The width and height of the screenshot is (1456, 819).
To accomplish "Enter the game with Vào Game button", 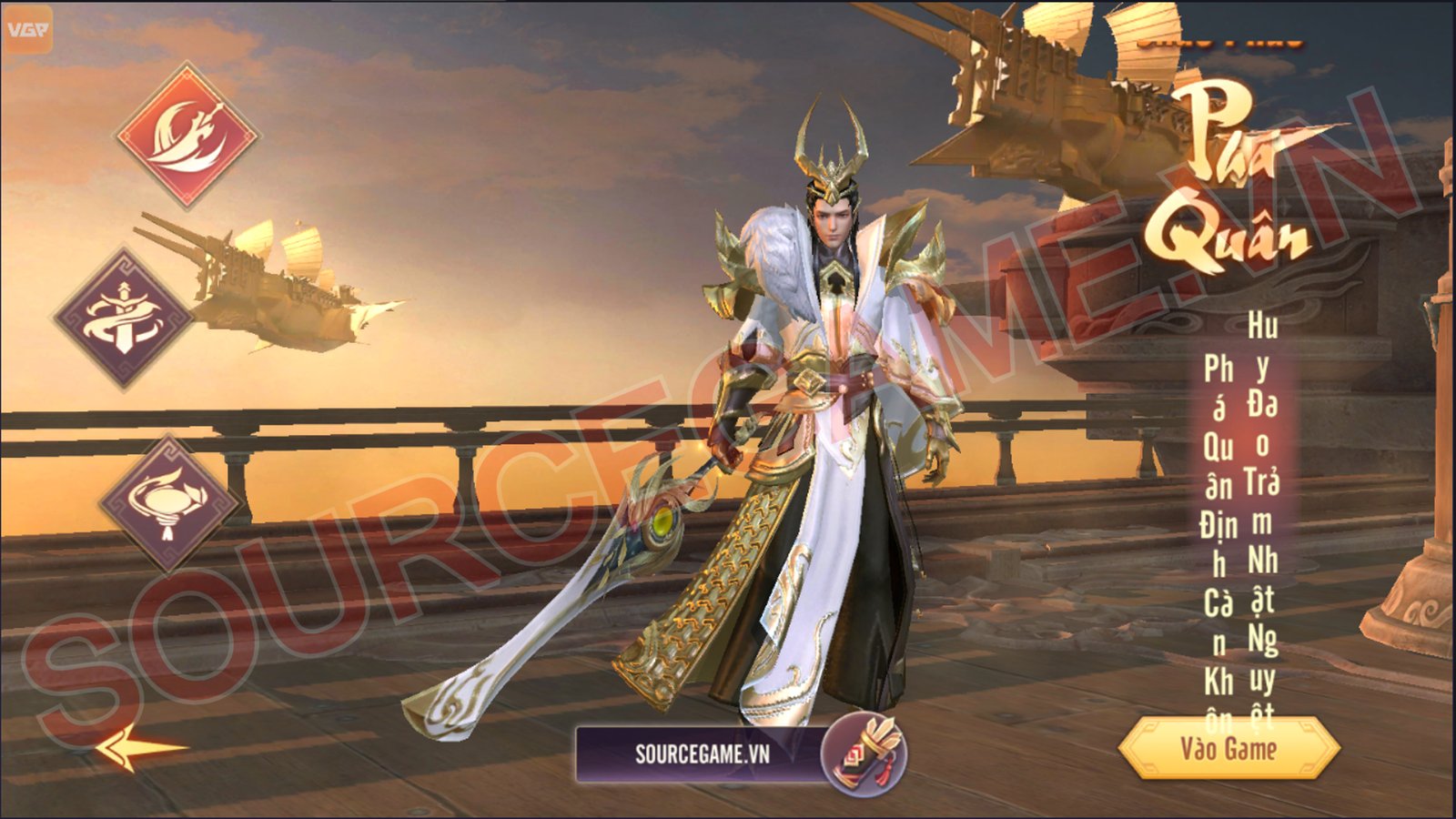I will point(1228,749).
